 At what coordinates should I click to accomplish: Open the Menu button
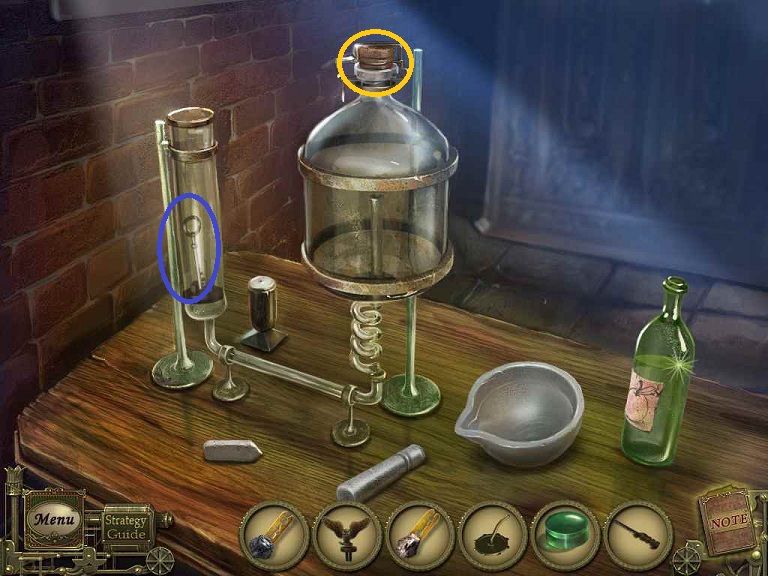pyautogui.click(x=47, y=519)
